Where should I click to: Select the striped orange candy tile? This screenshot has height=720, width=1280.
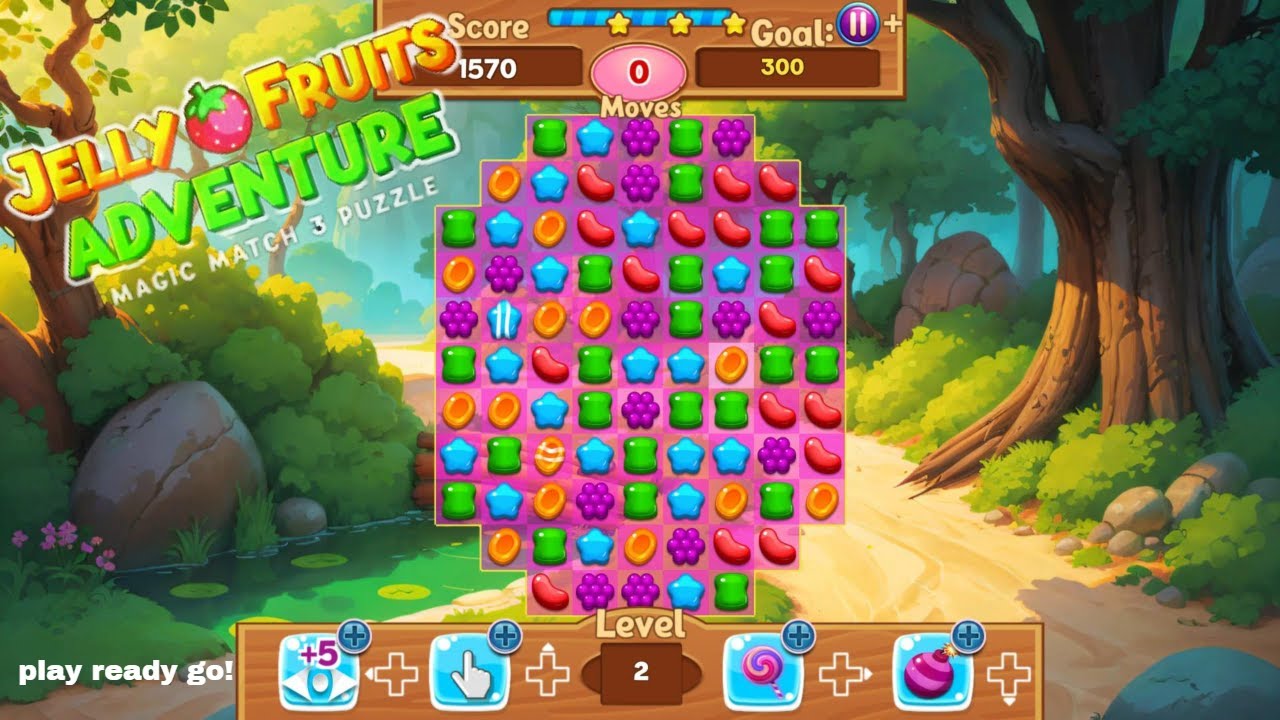click(x=549, y=456)
